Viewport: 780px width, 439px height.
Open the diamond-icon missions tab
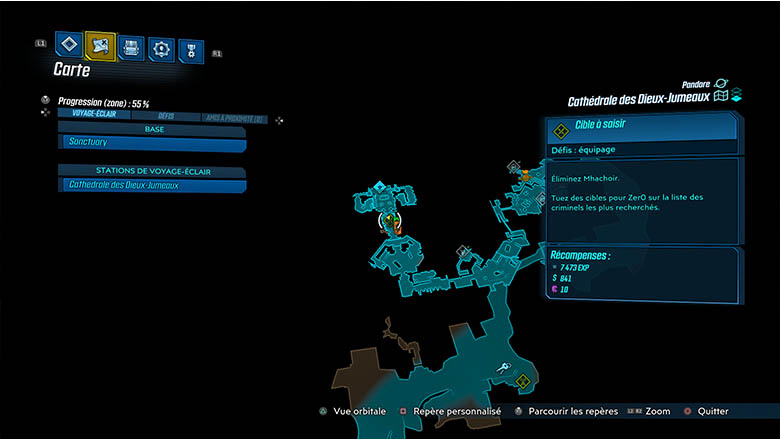pos(68,45)
